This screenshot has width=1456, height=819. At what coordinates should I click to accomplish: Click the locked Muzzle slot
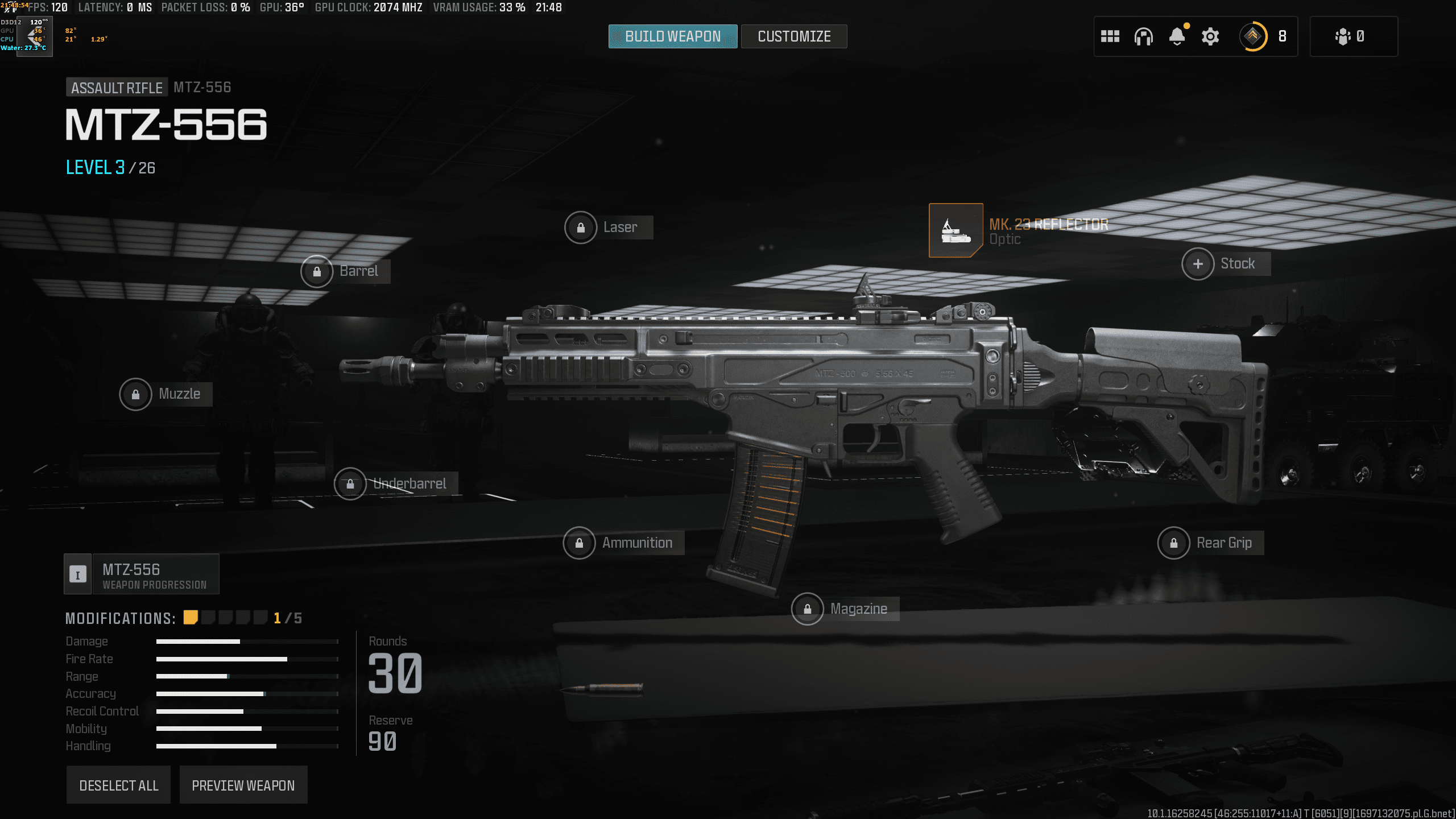click(x=135, y=394)
